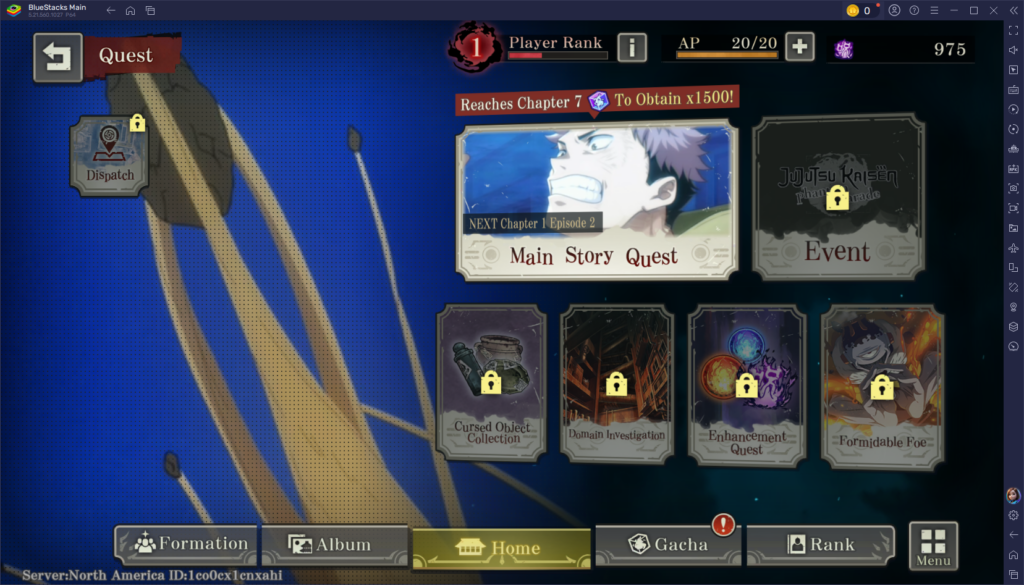Choose the Cursed Object Collection card
The image size is (1024, 585).
(492, 383)
